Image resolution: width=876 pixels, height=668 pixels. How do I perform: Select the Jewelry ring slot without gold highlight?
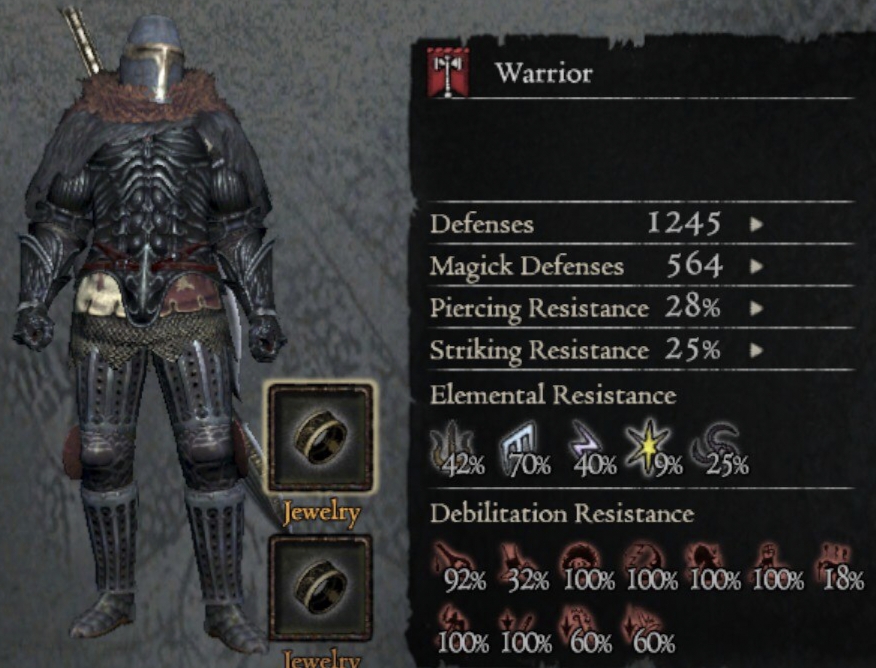pos(320,588)
